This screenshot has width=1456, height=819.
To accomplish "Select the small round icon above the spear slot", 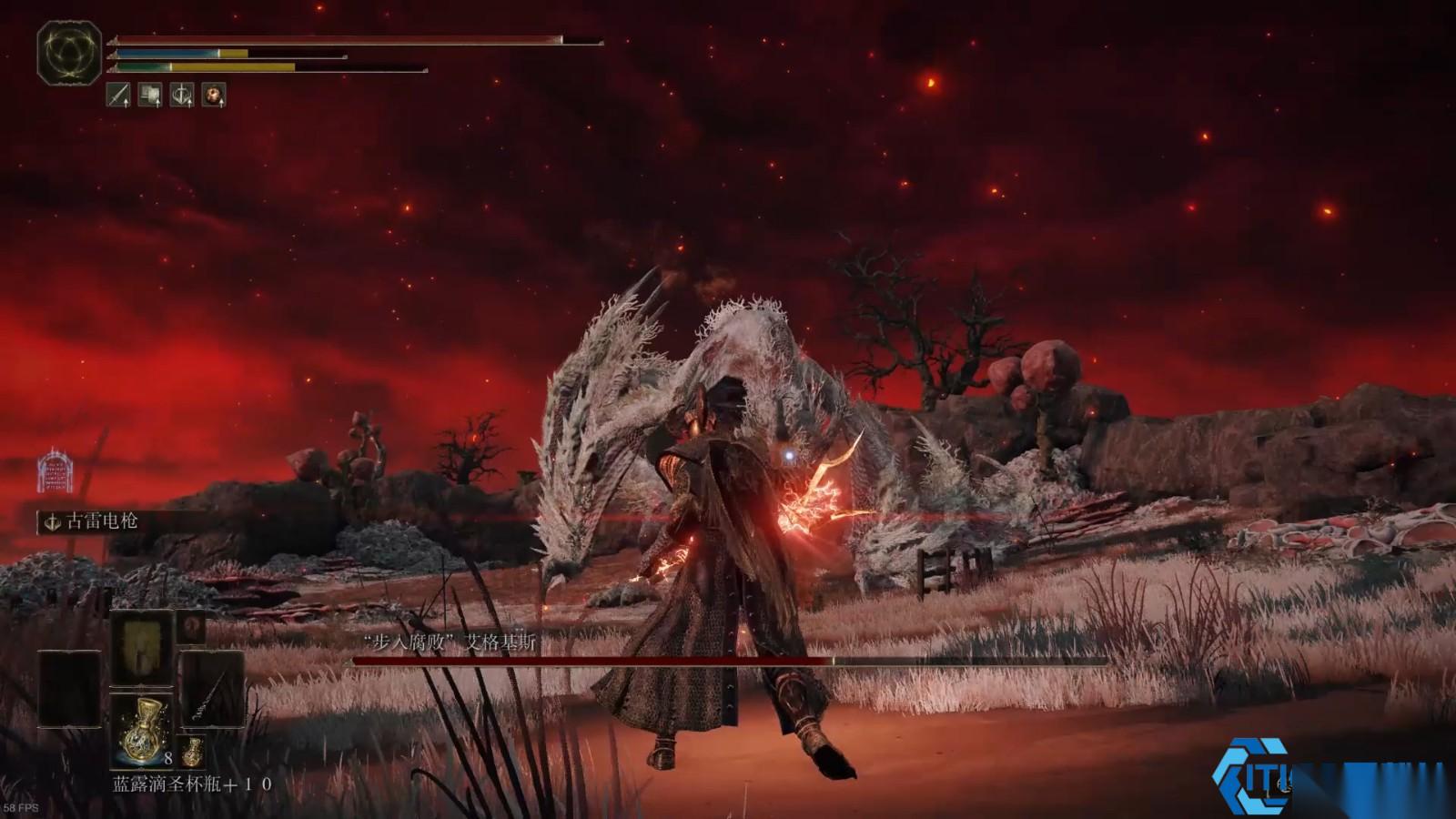I will click(191, 626).
